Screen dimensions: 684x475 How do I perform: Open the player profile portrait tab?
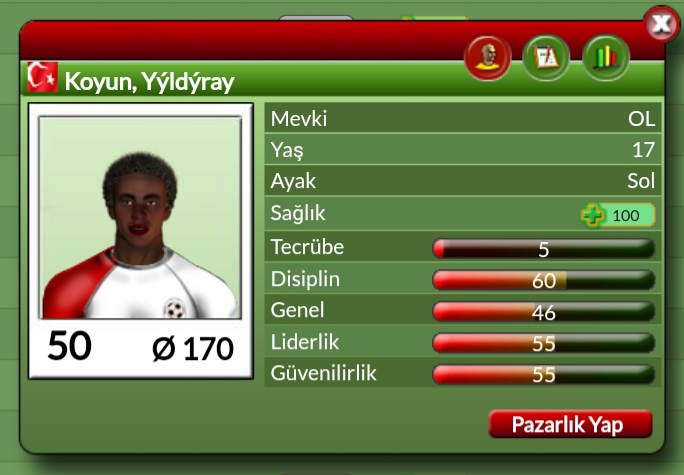[x=488, y=58]
